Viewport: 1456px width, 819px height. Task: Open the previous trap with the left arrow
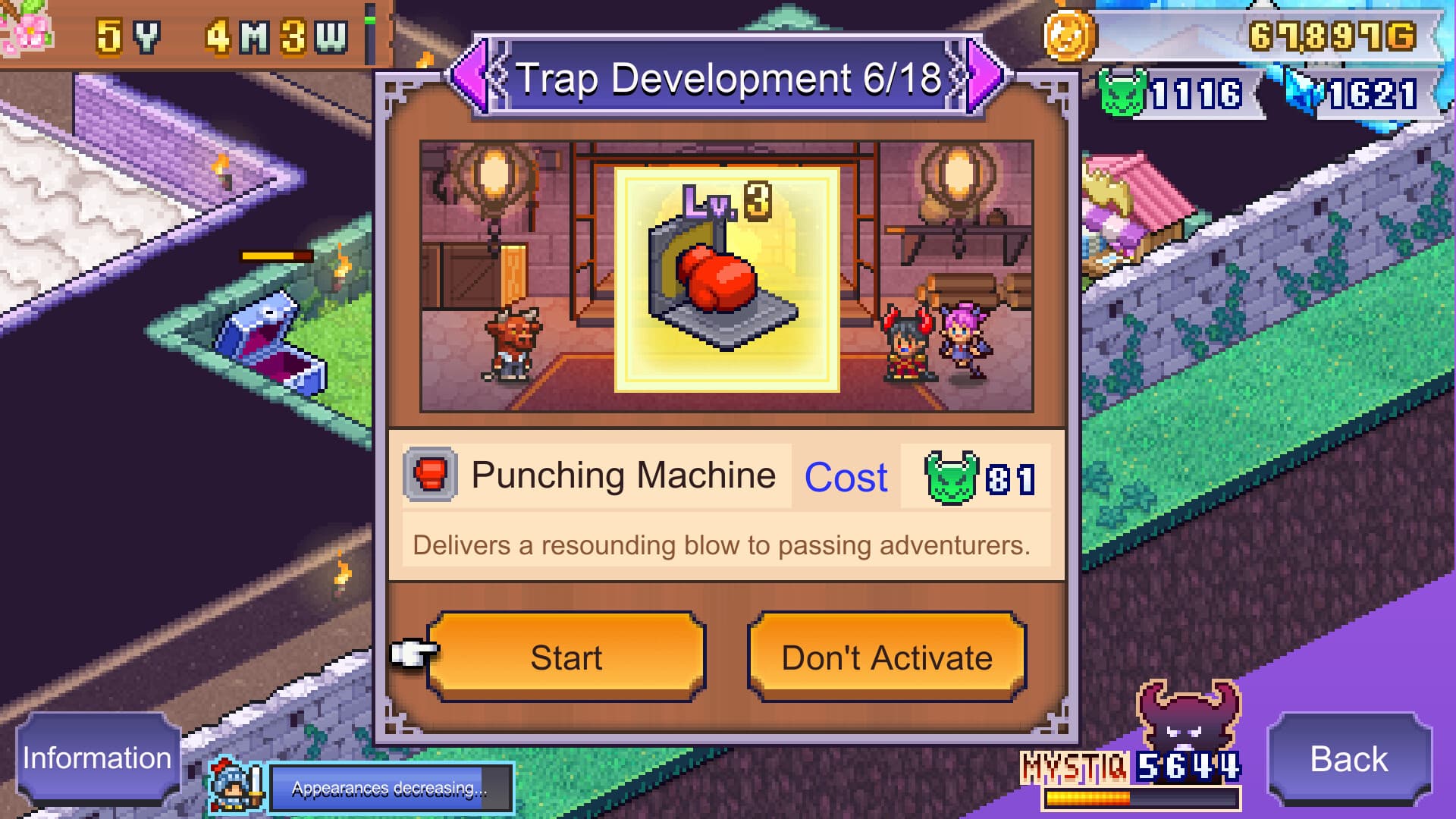(469, 76)
